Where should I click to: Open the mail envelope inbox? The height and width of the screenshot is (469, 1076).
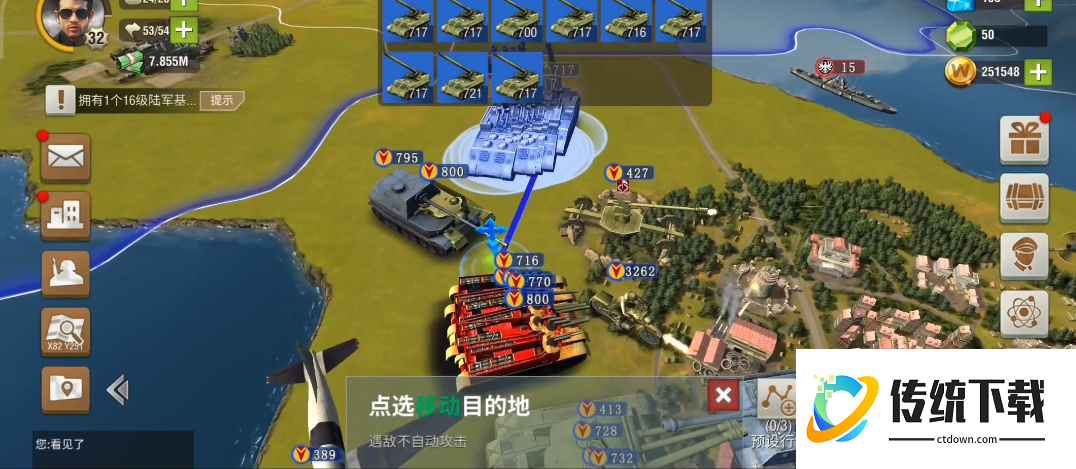(x=66, y=158)
